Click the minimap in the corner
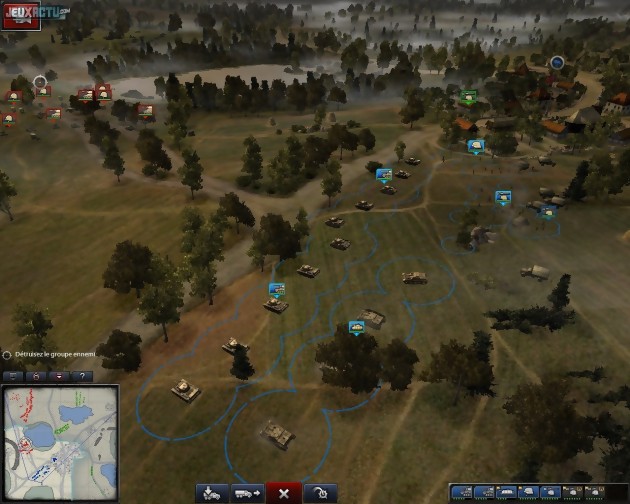630x504 pixels. coord(59,442)
